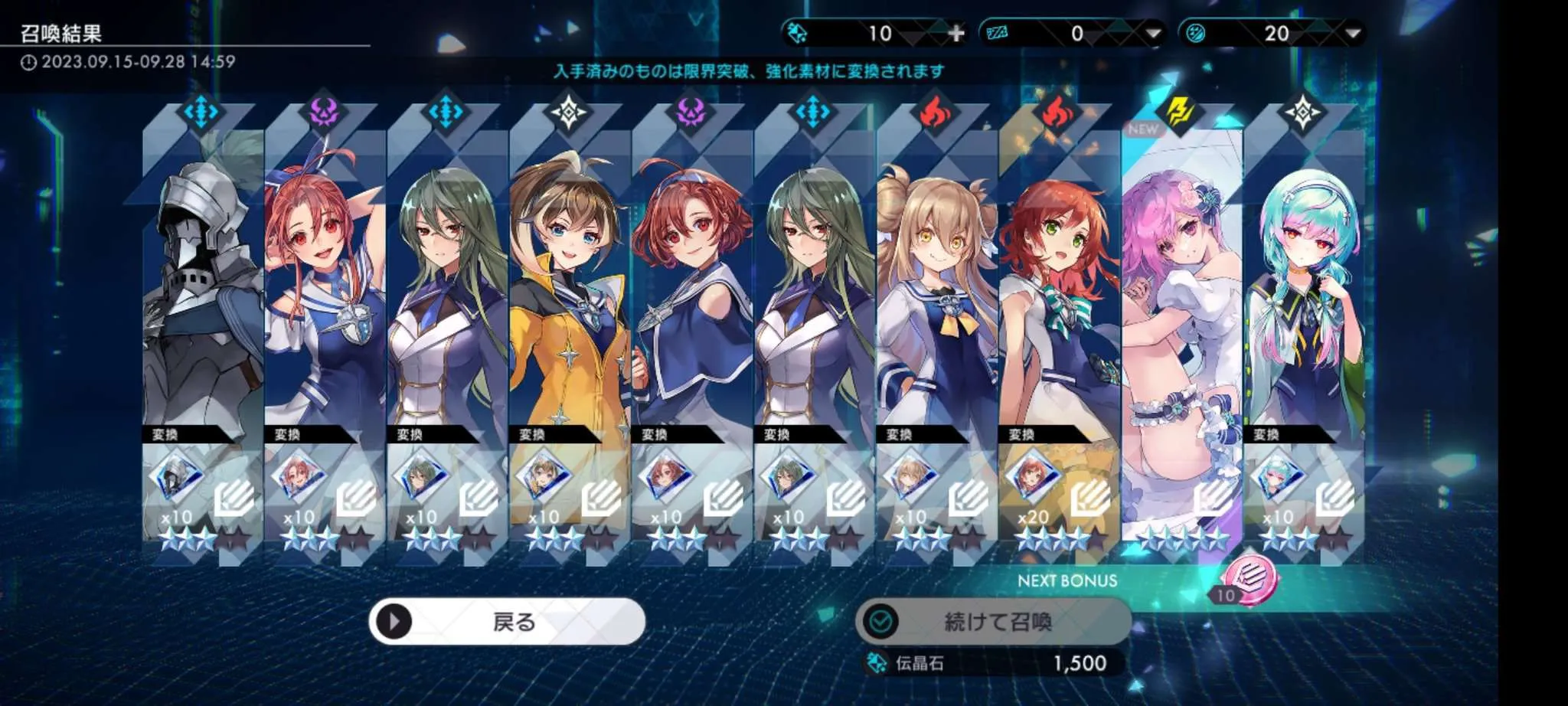This screenshot has height=706, width=1568.
Task: Open the orange-haired green-eyed four-star card
Action: (x=1059, y=306)
